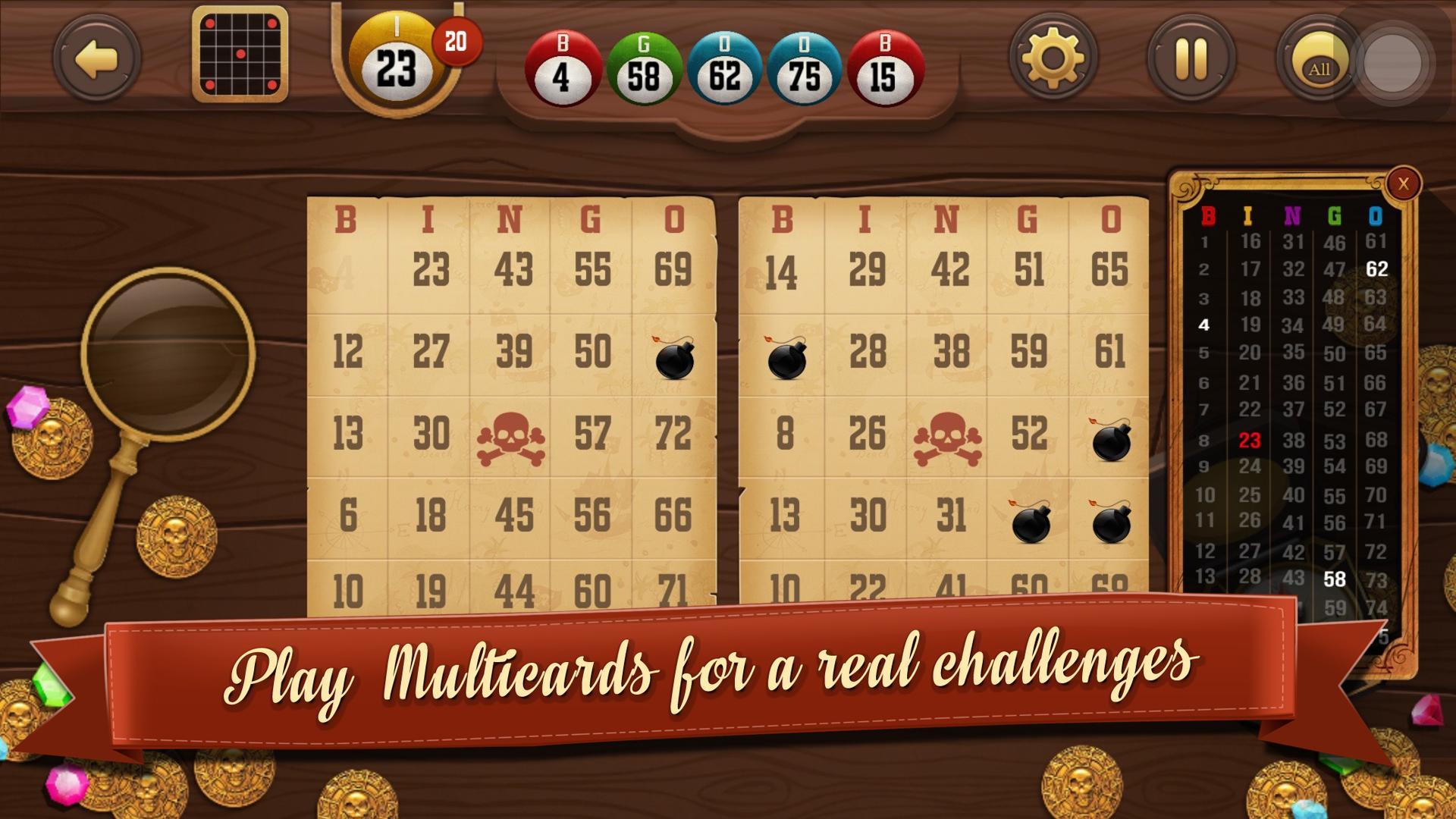
Task: Select the B column header on left card
Action: click(x=347, y=220)
